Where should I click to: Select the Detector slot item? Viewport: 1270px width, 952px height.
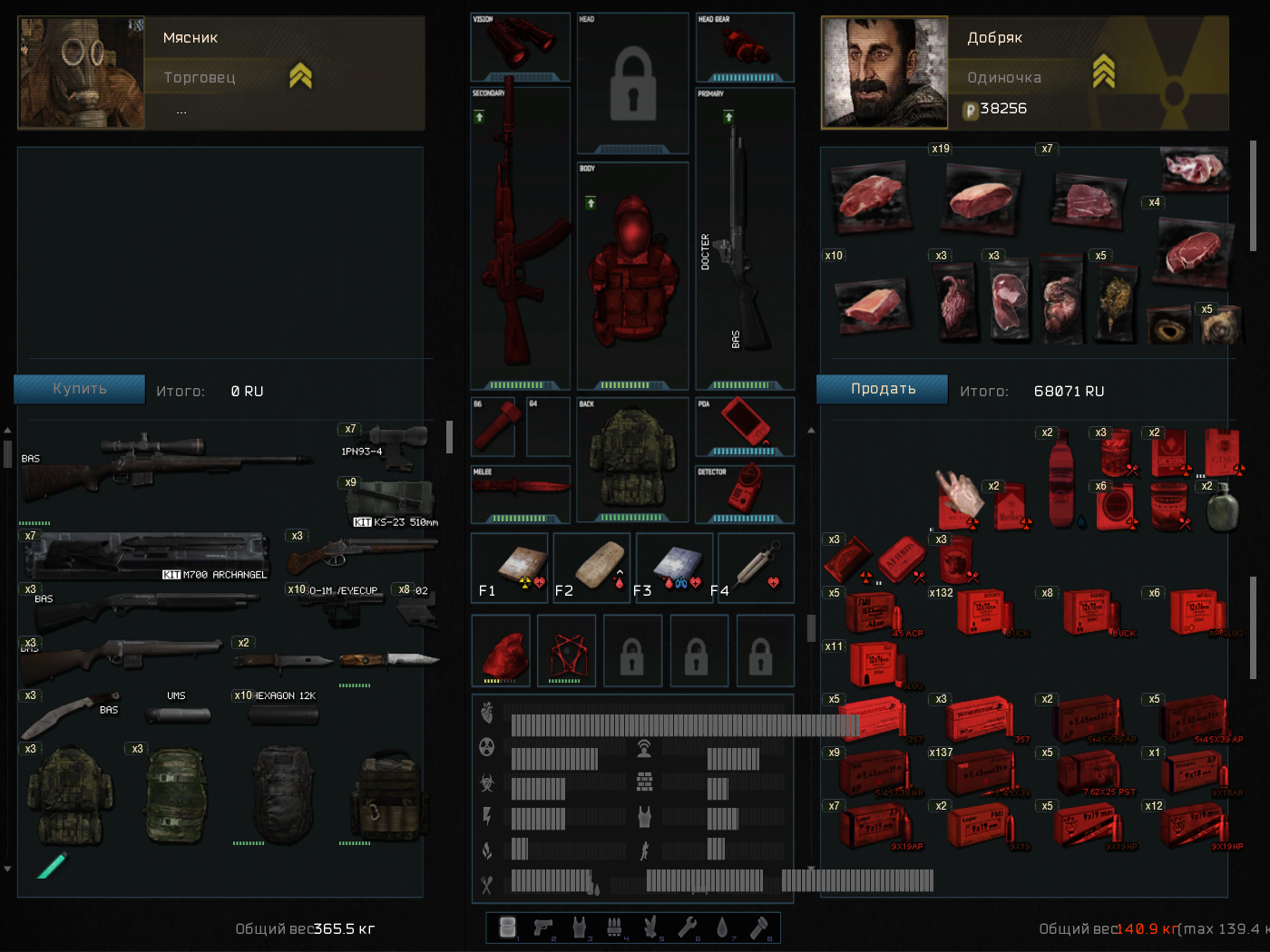[x=745, y=491]
